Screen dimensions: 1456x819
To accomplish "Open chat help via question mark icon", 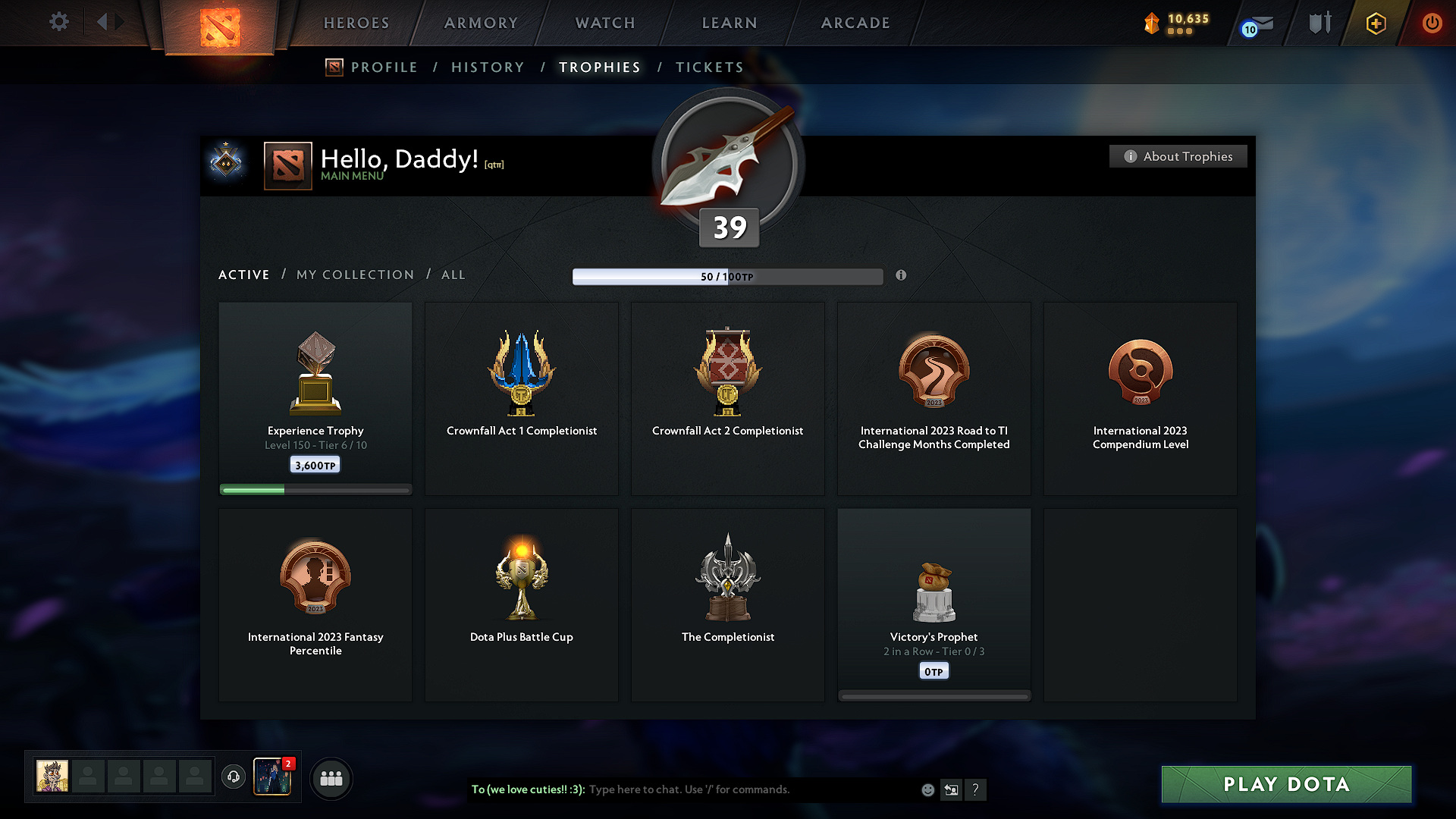I will pos(976,789).
